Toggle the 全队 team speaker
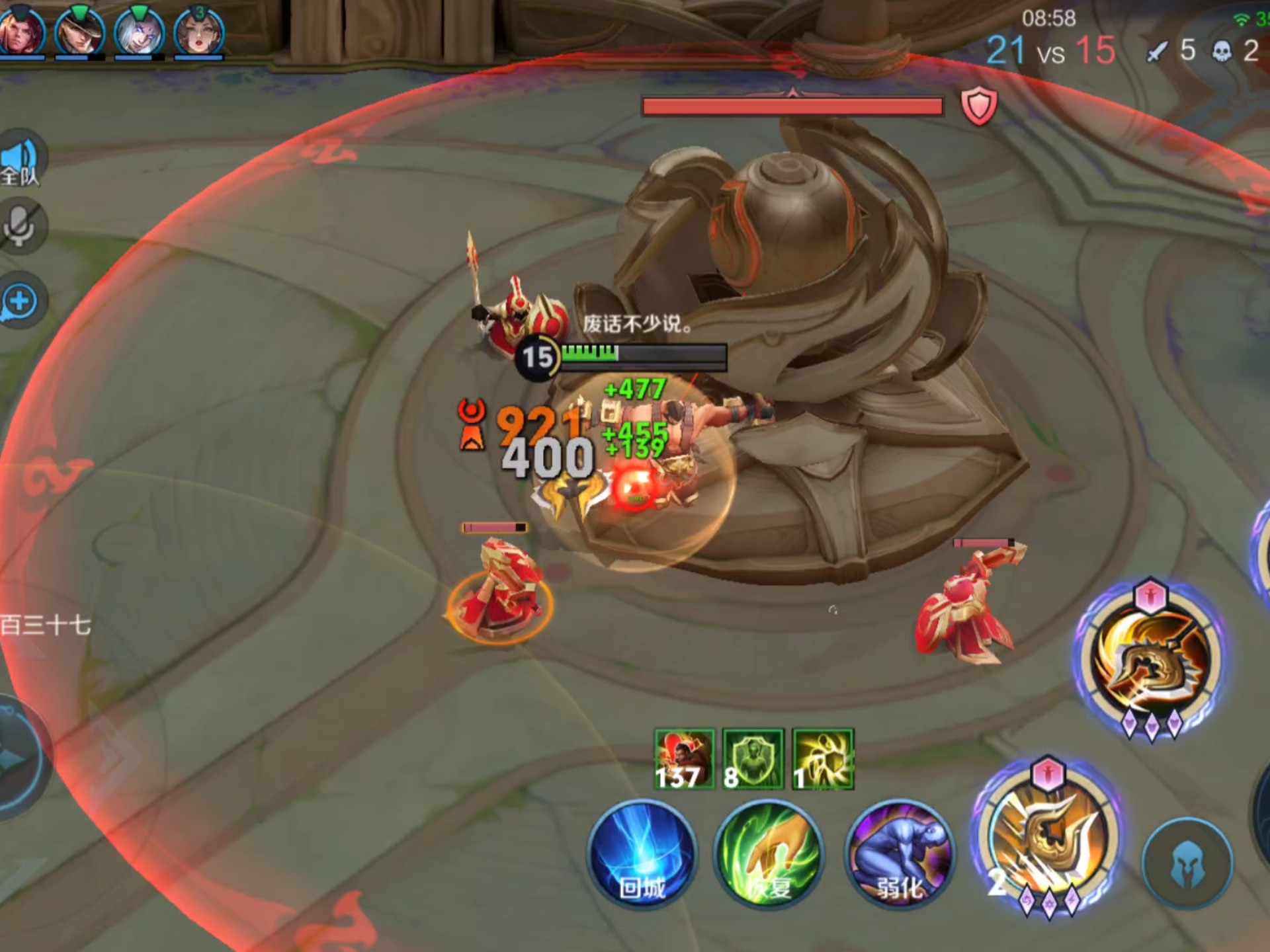 (21, 159)
